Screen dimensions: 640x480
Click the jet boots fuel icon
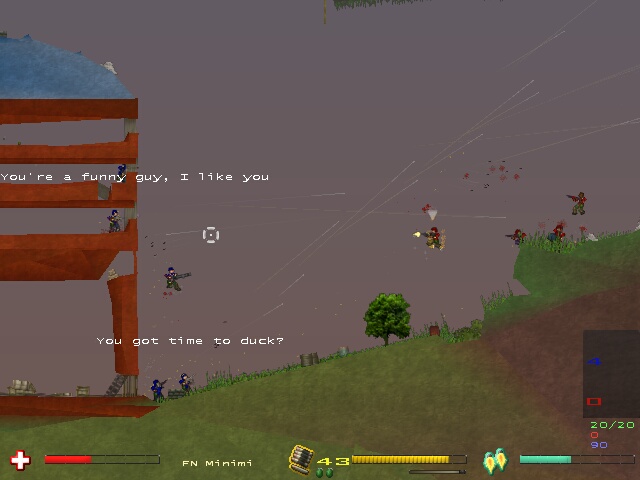(x=496, y=461)
